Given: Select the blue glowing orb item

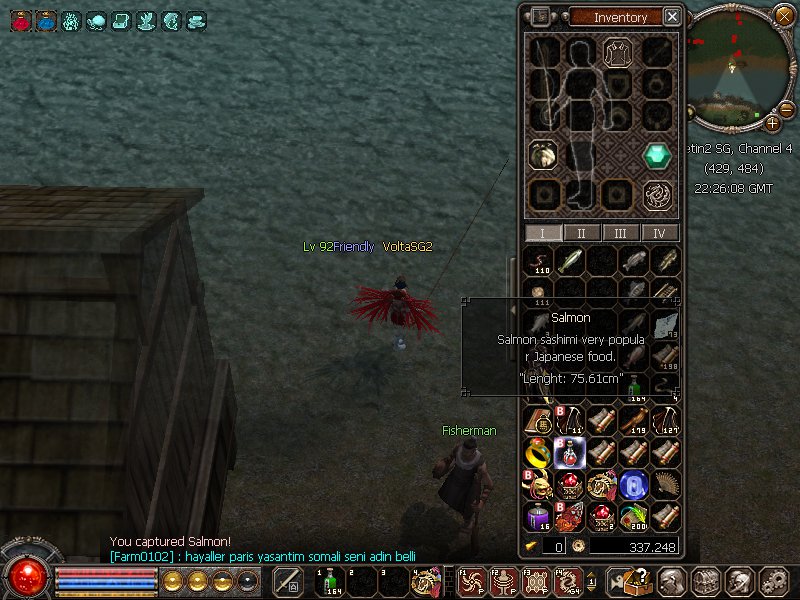Looking at the screenshot, I should pyautogui.click(x=634, y=485).
